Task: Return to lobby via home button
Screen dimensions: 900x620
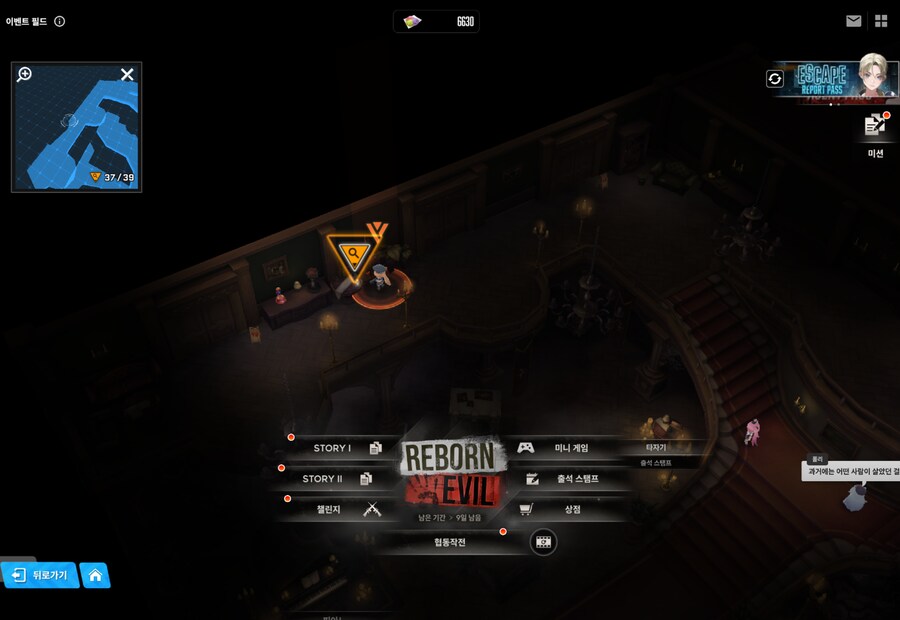Action: pos(95,575)
